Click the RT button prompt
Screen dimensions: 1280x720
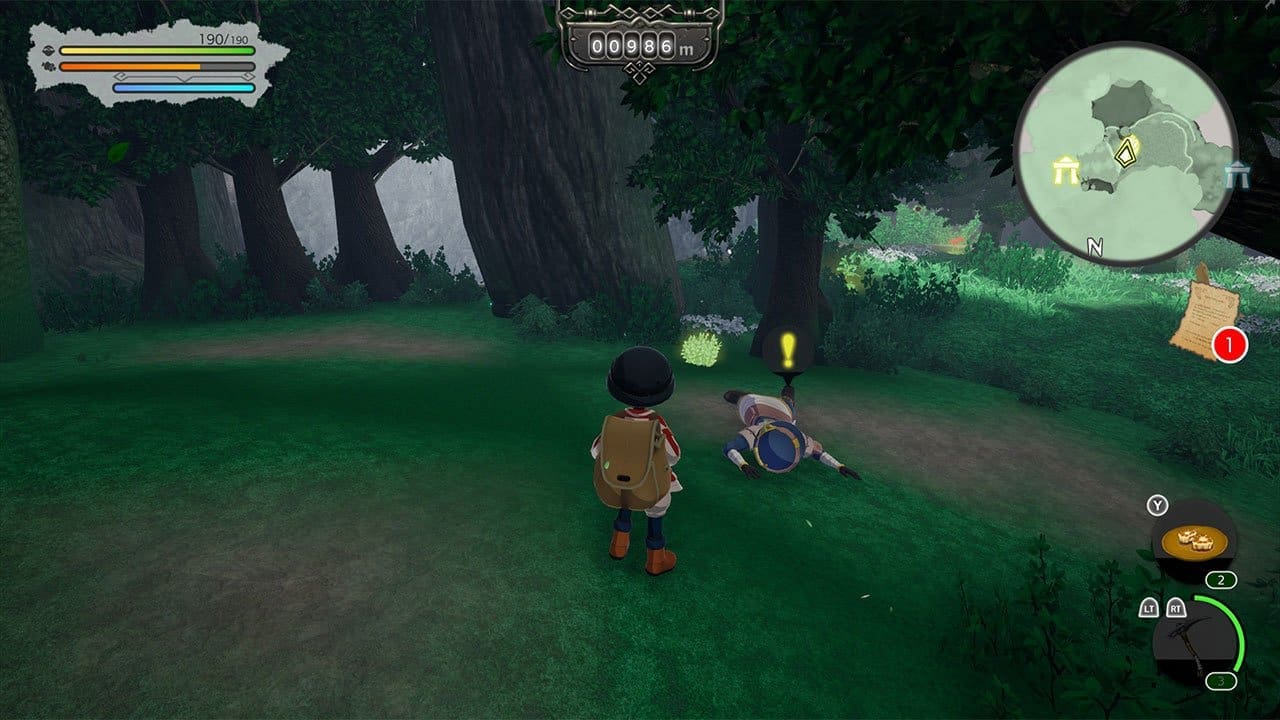tap(1175, 606)
